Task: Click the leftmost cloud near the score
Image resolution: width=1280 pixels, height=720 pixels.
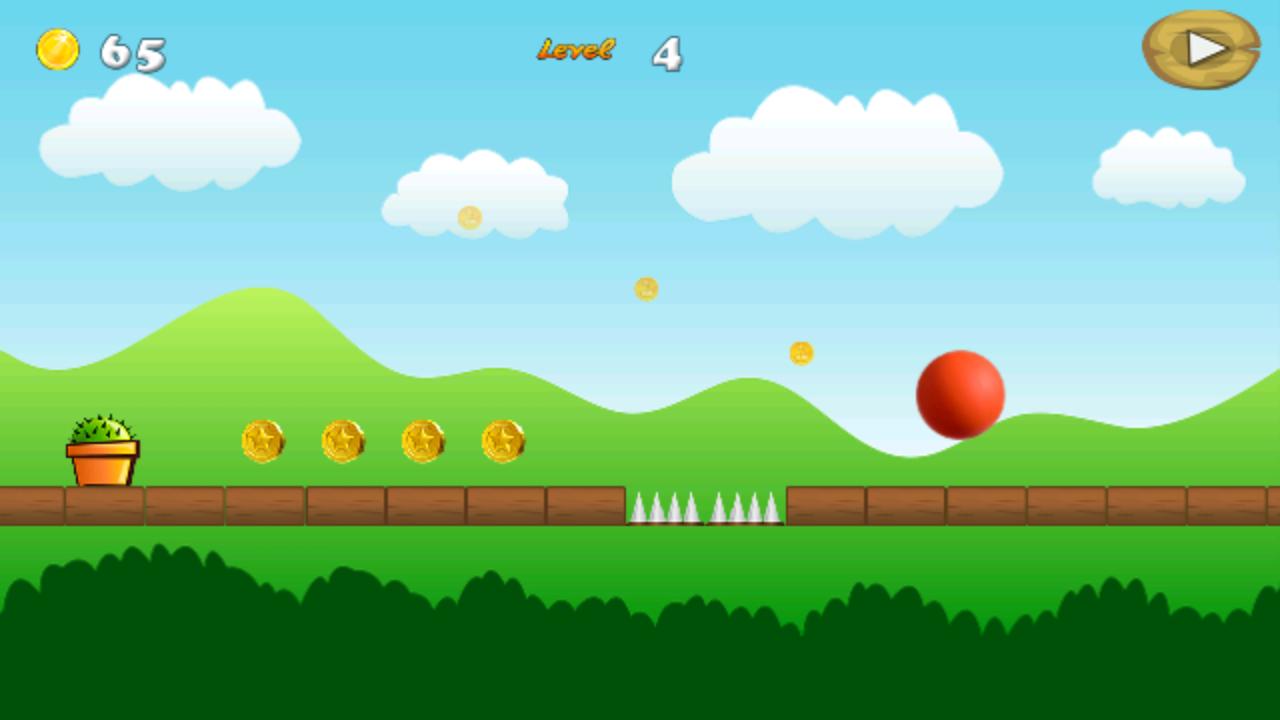Action: [x=170, y=130]
